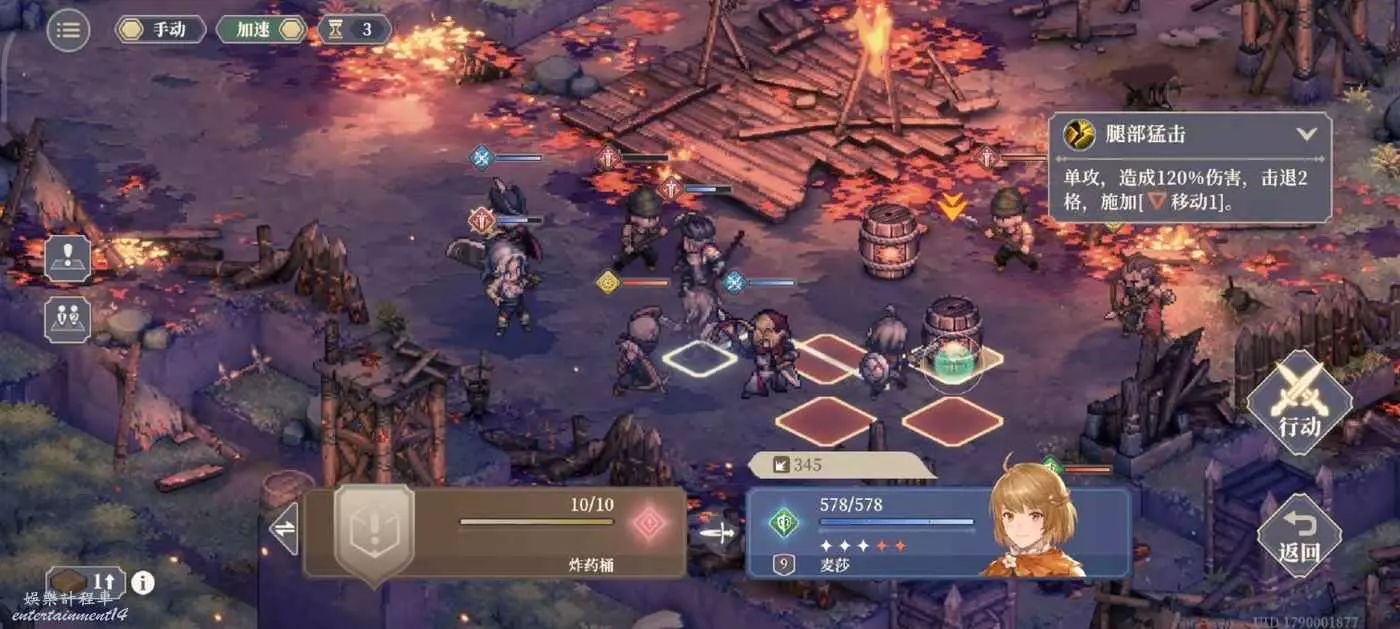Select the white-outlined empty grid tile
Image resolution: width=1400 pixels, height=629 pixels.
700,359
